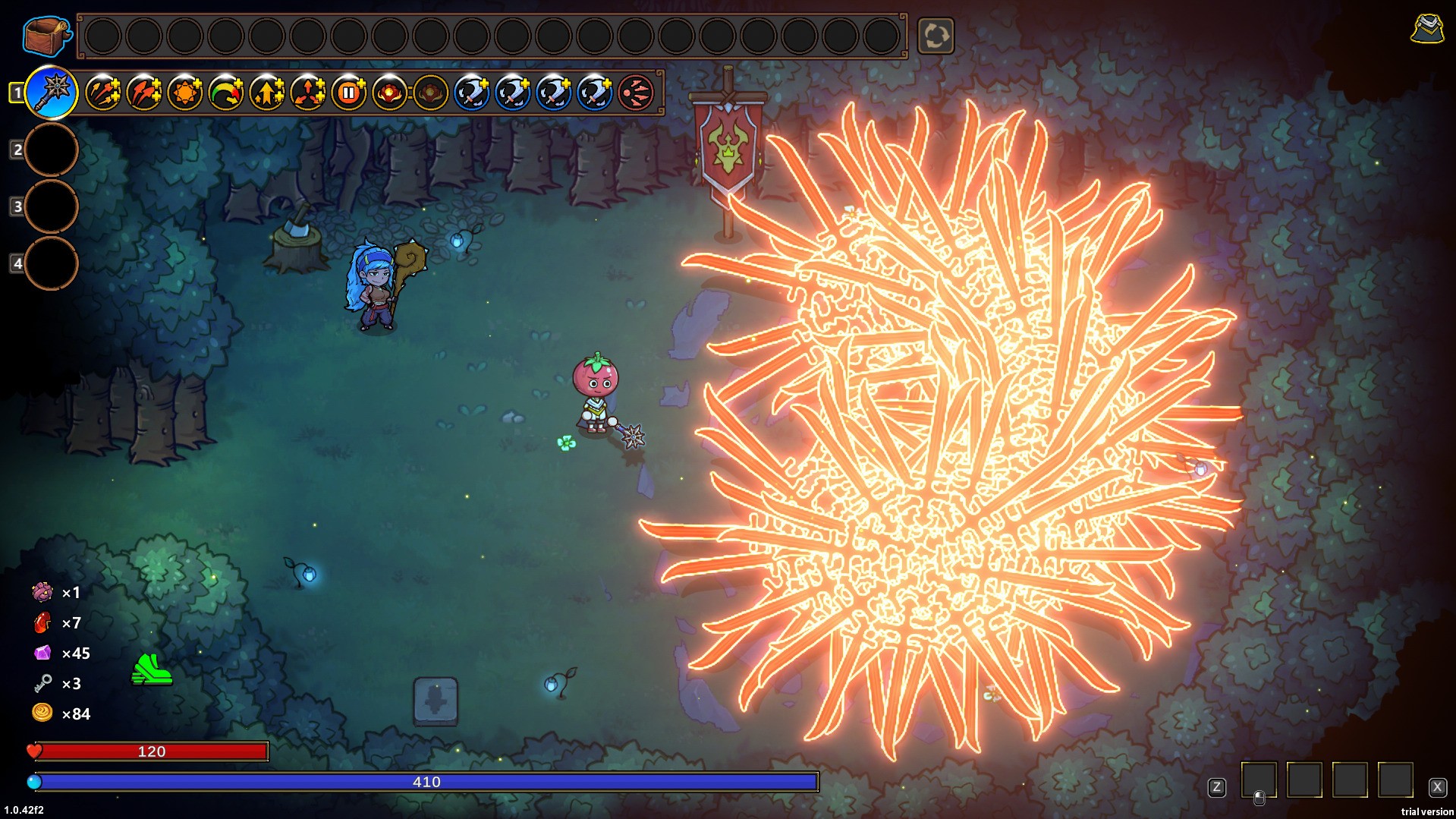This screenshot has height=819, width=1456.
Task: Click the green sneaker boot icon
Action: click(152, 669)
